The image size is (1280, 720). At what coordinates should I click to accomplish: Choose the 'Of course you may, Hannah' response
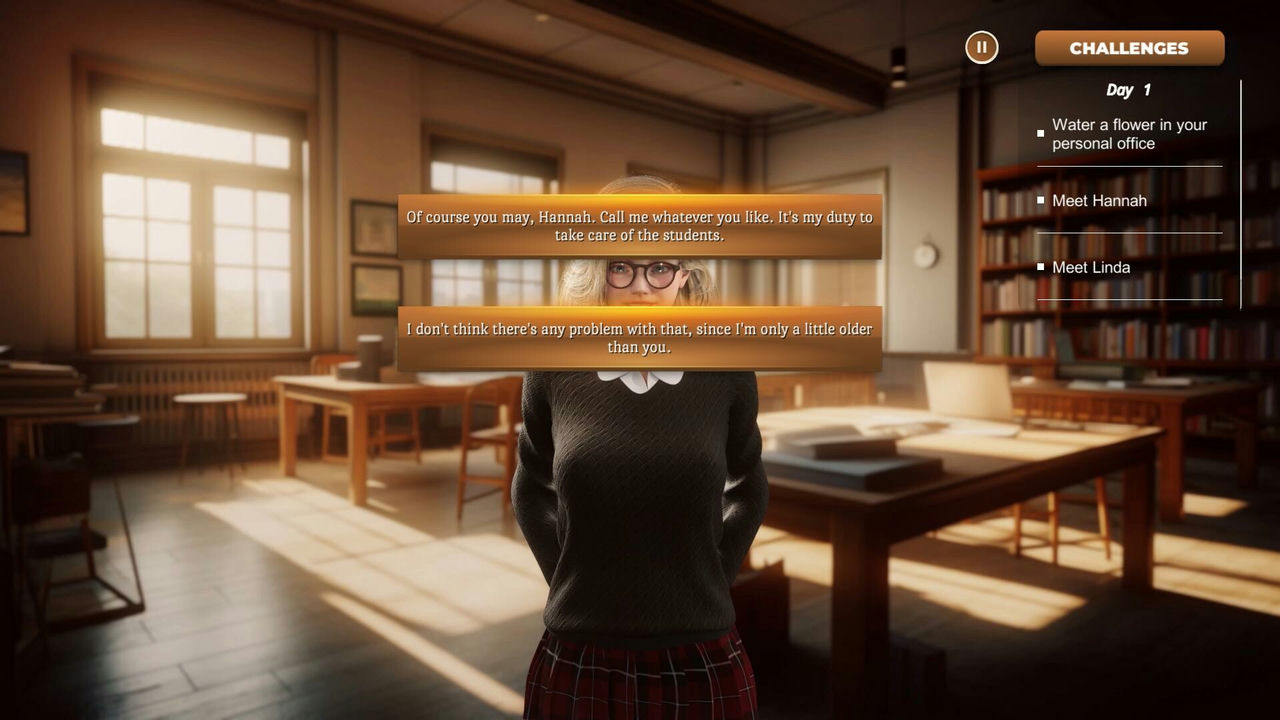point(639,226)
